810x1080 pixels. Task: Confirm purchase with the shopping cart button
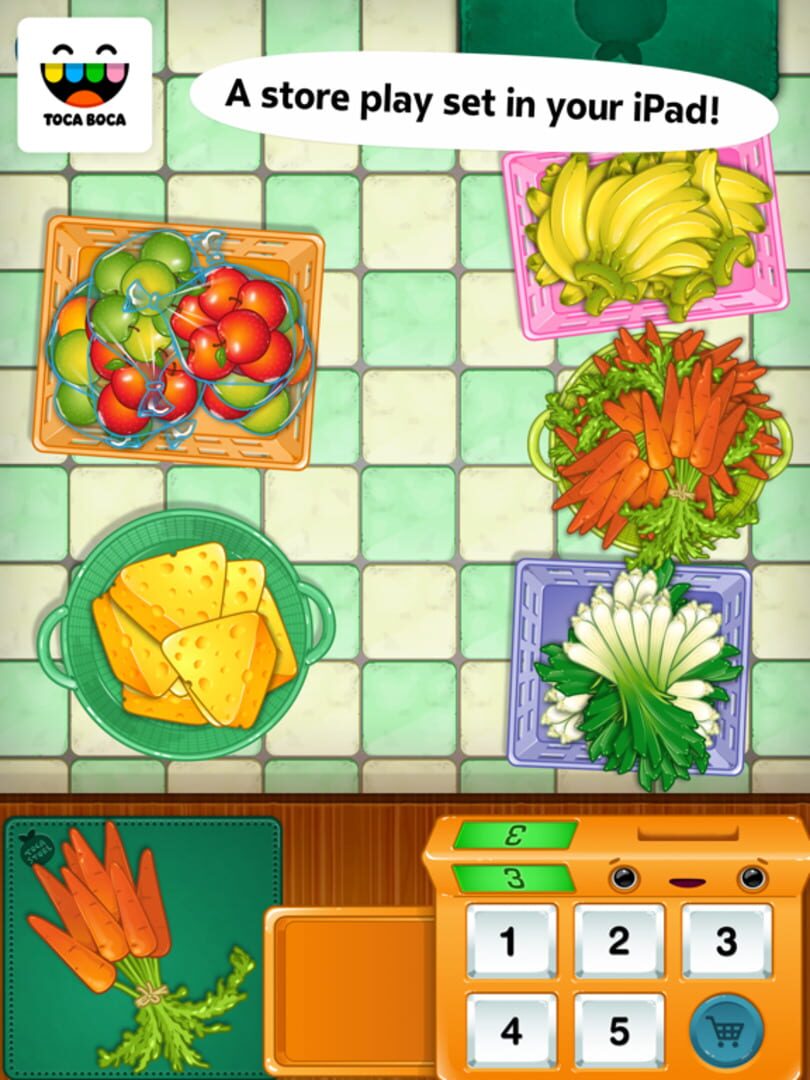pos(726,1030)
